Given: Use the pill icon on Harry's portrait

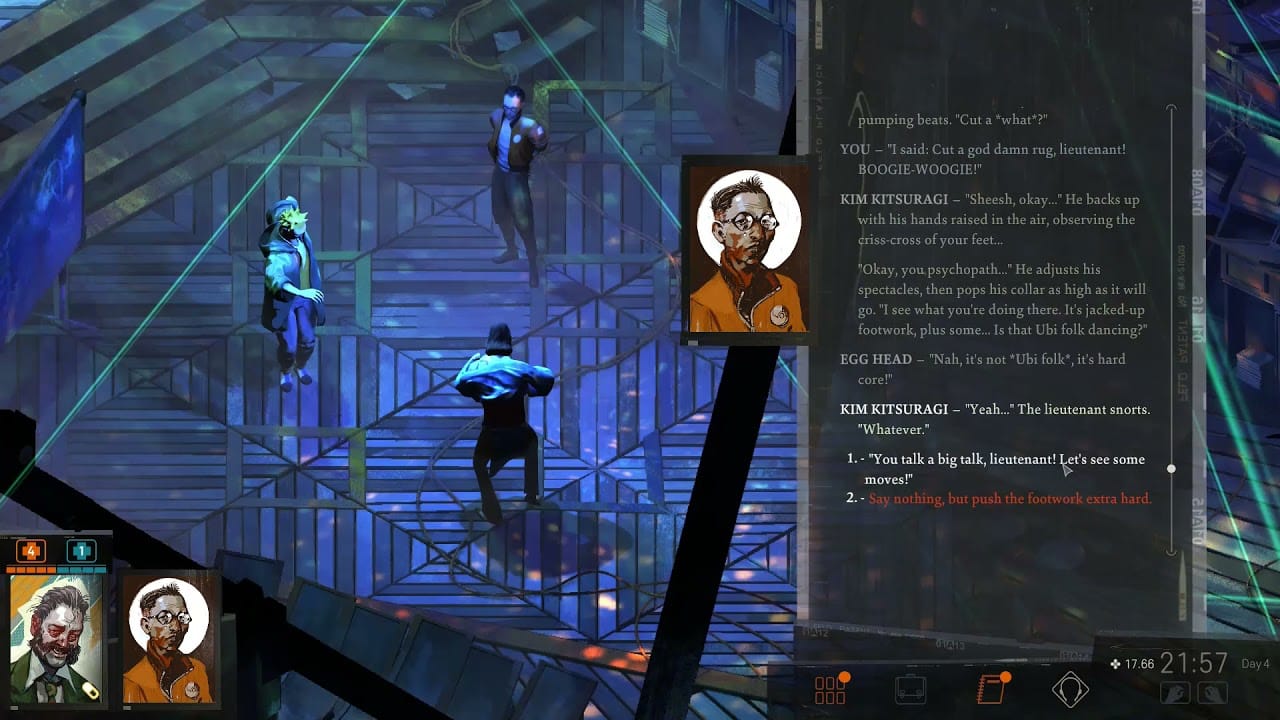Looking at the screenshot, I should (91, 690).
